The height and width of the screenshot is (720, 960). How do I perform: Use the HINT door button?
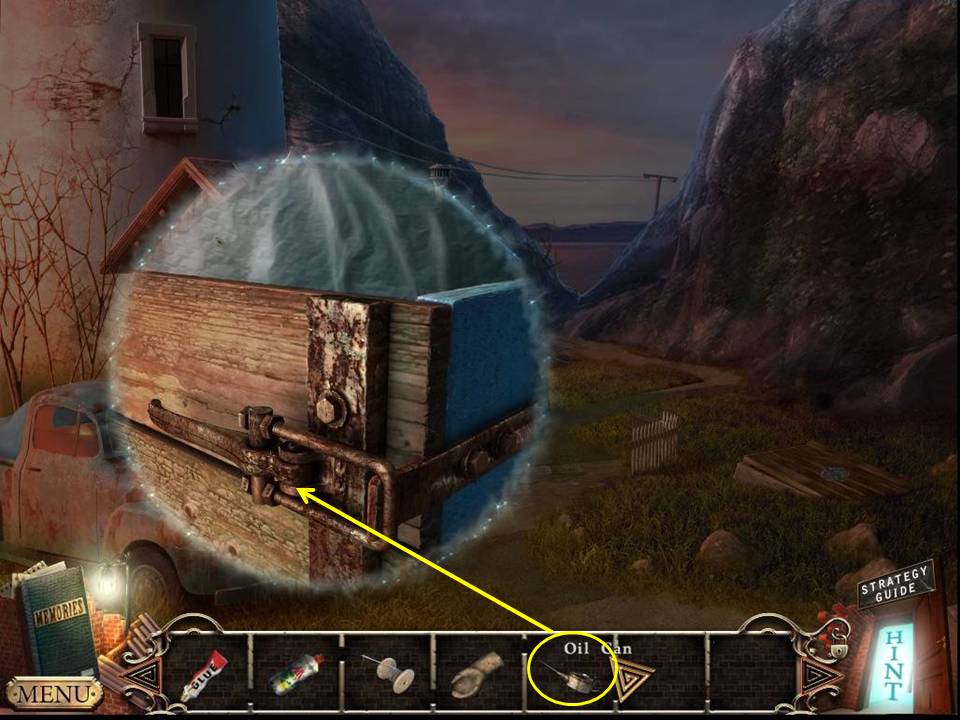(x=897, y=662)
